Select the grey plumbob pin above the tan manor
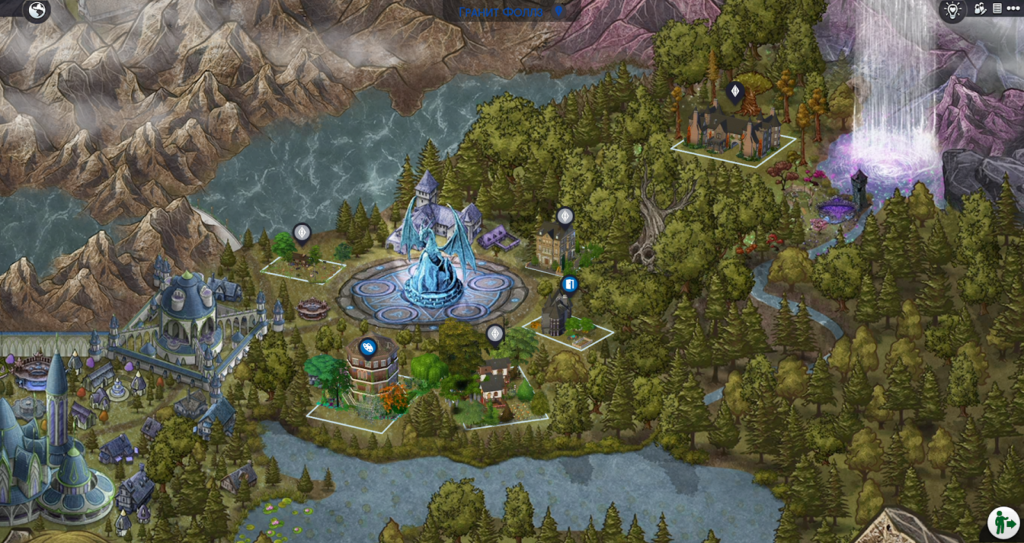The height and width of the screenshot is (543, 1024). click(x=565, y=216)
